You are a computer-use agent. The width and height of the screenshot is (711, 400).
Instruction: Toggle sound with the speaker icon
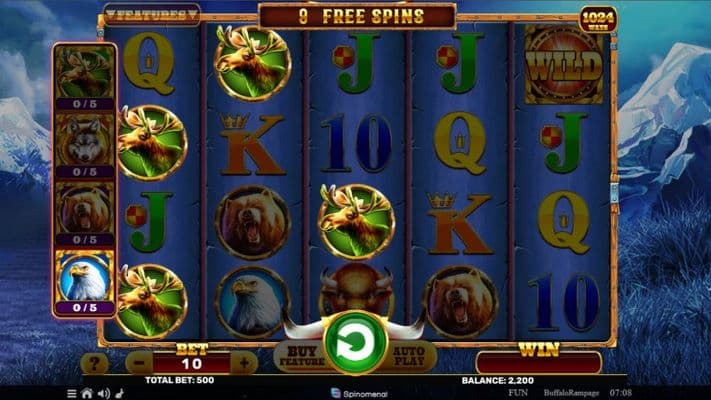[103, 394]
